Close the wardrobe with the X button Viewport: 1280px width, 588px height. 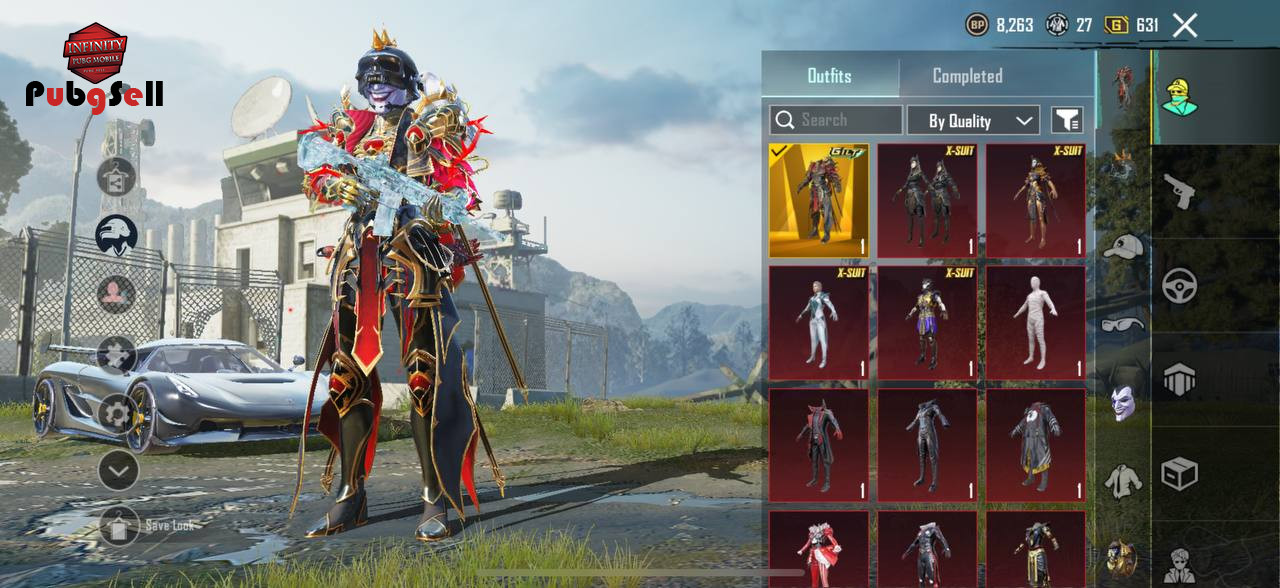click(1185, 26)
